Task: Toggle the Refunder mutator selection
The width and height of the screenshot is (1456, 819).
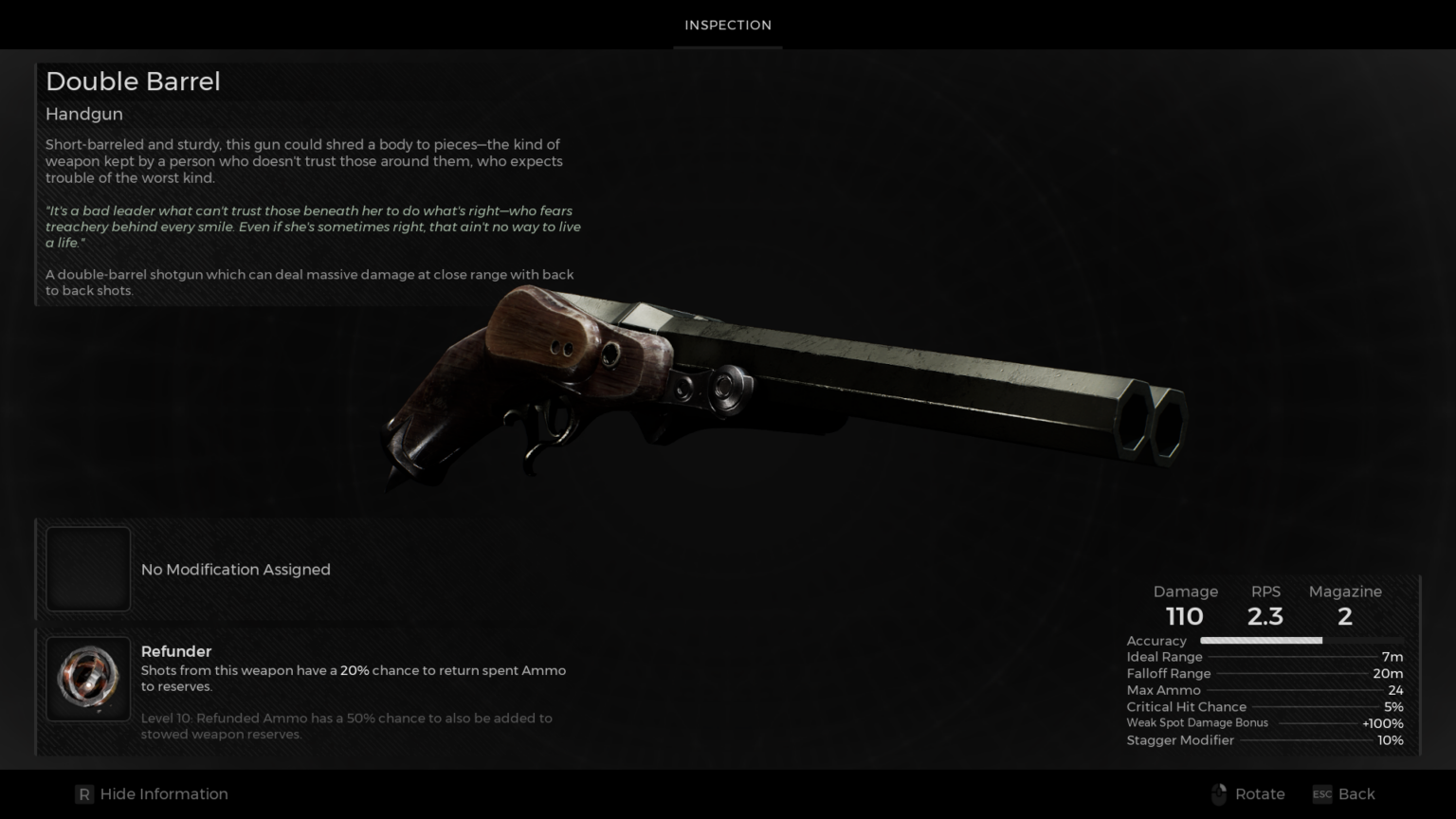Action: [88, 678]
